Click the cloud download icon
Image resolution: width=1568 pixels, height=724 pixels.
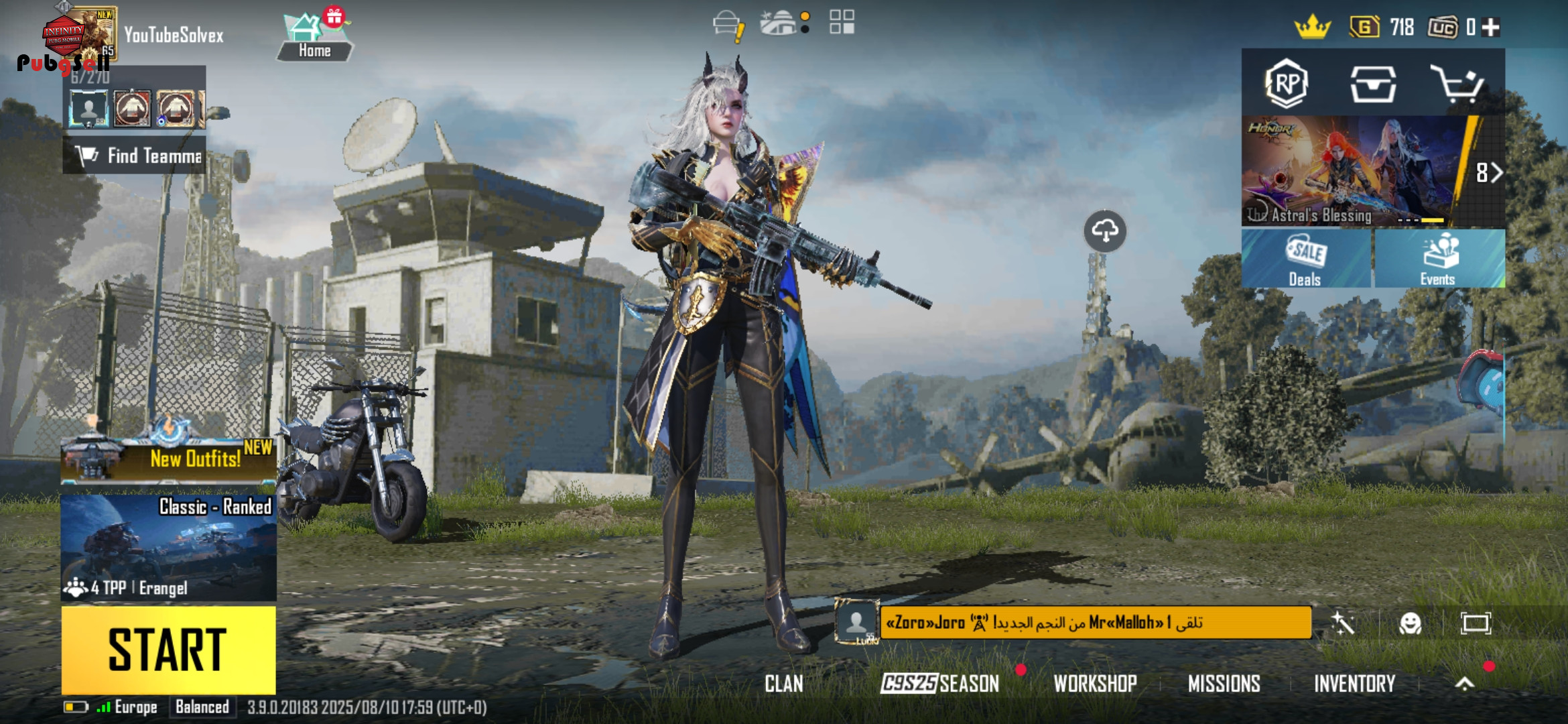(1105, 231)
